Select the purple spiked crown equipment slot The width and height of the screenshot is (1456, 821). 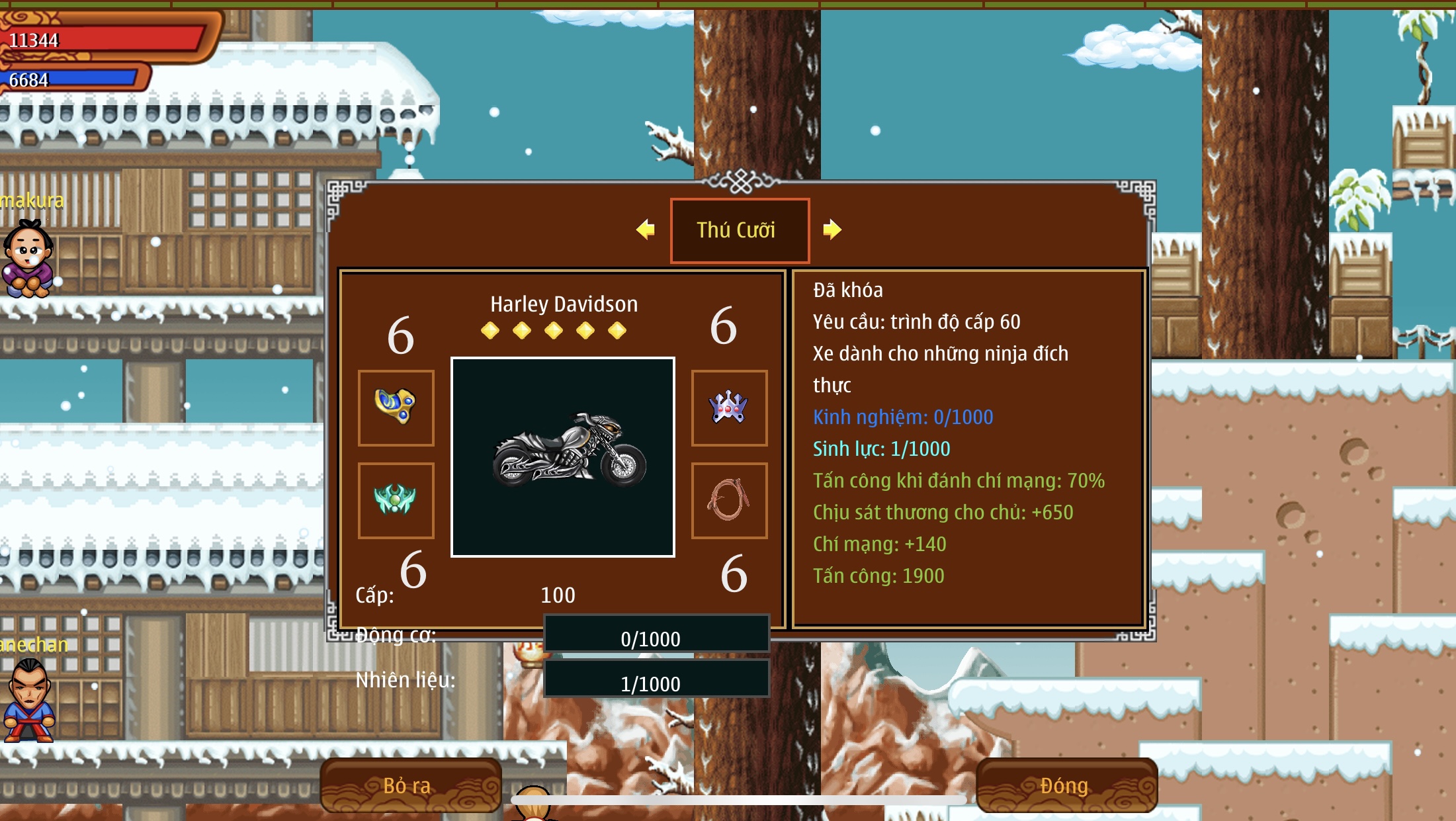click(729, 408)
